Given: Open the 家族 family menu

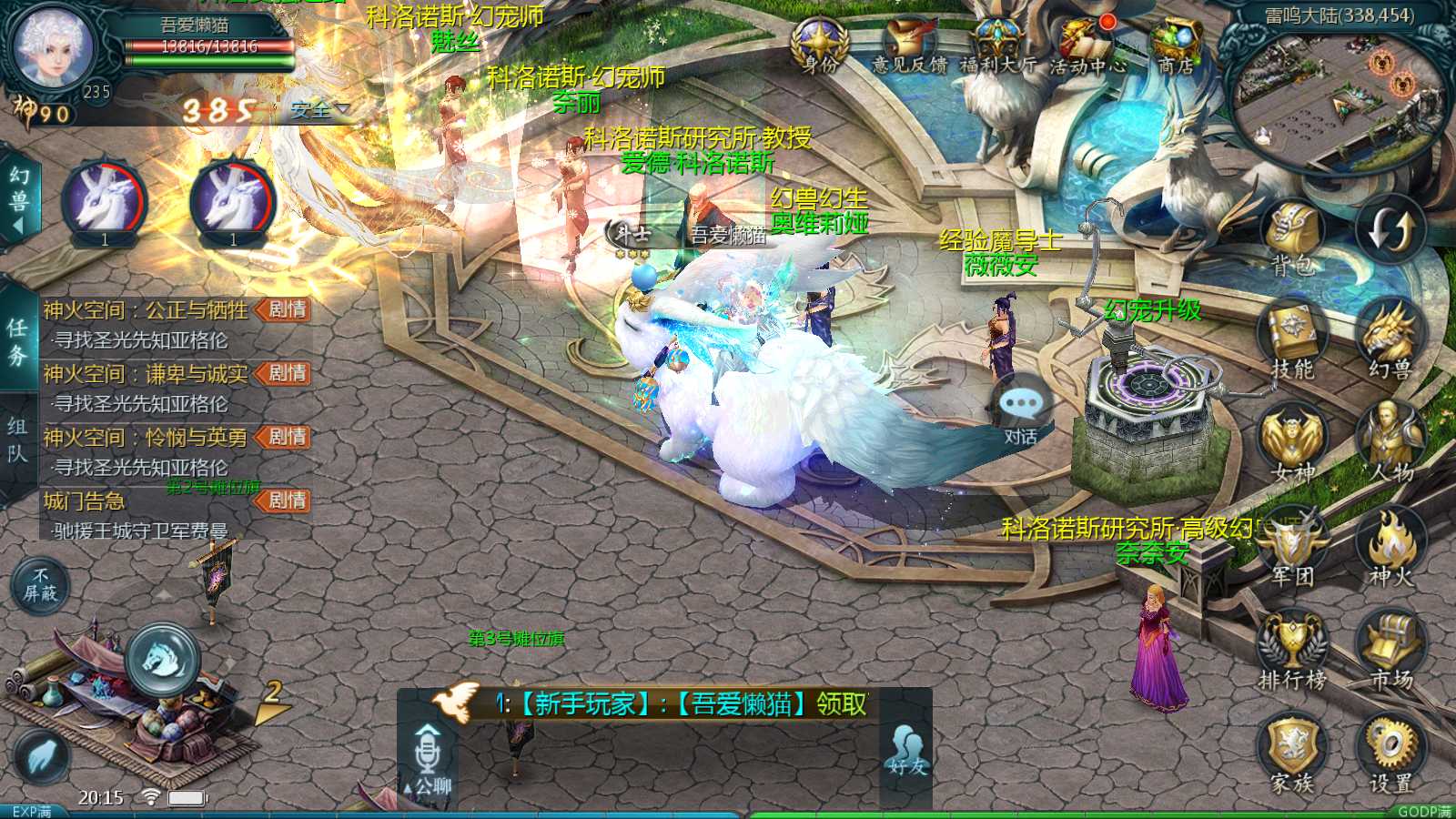Looking at the screenshot, I should [1292, 752].
